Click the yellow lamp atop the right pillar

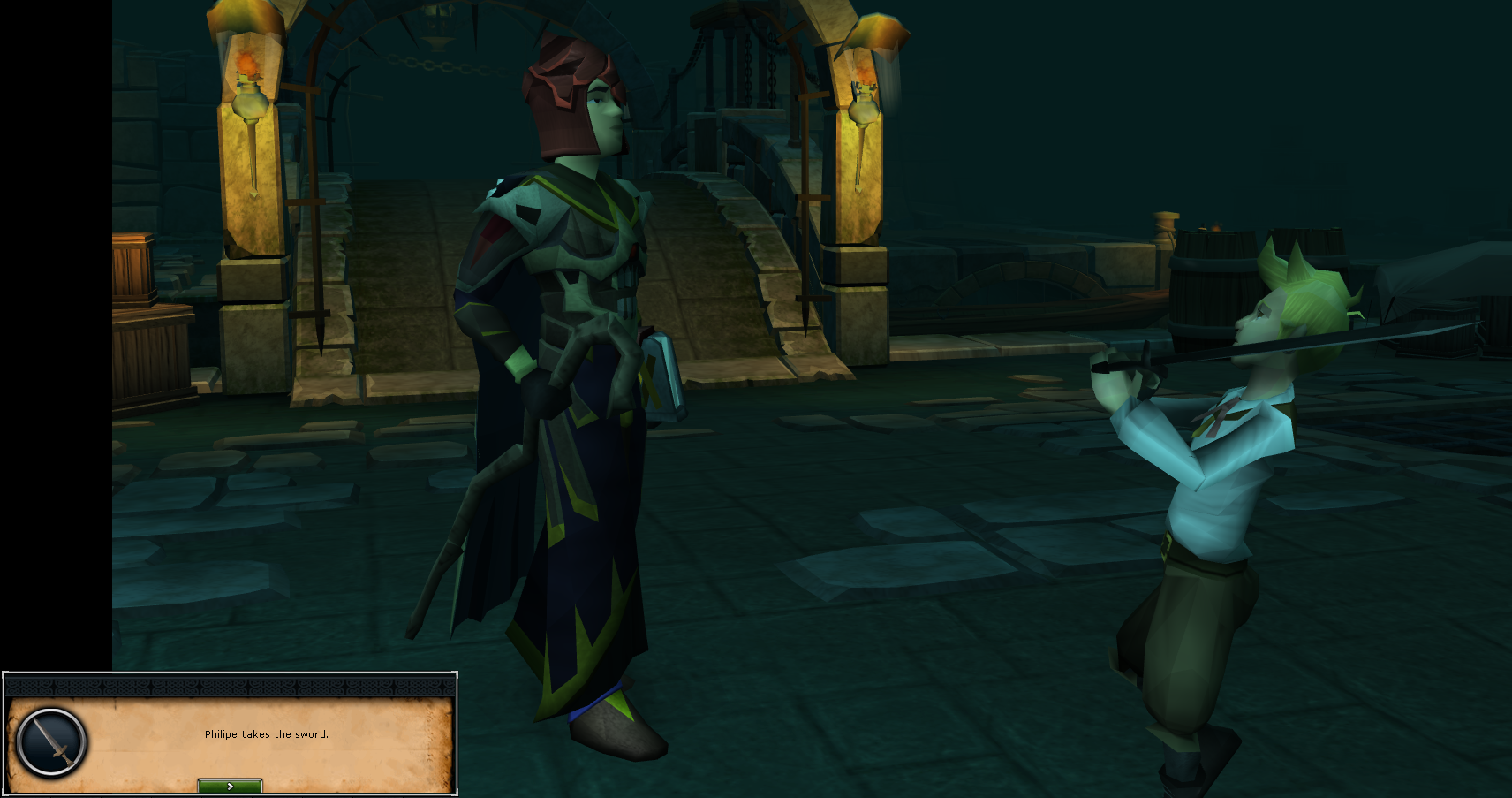click(879, 27)
